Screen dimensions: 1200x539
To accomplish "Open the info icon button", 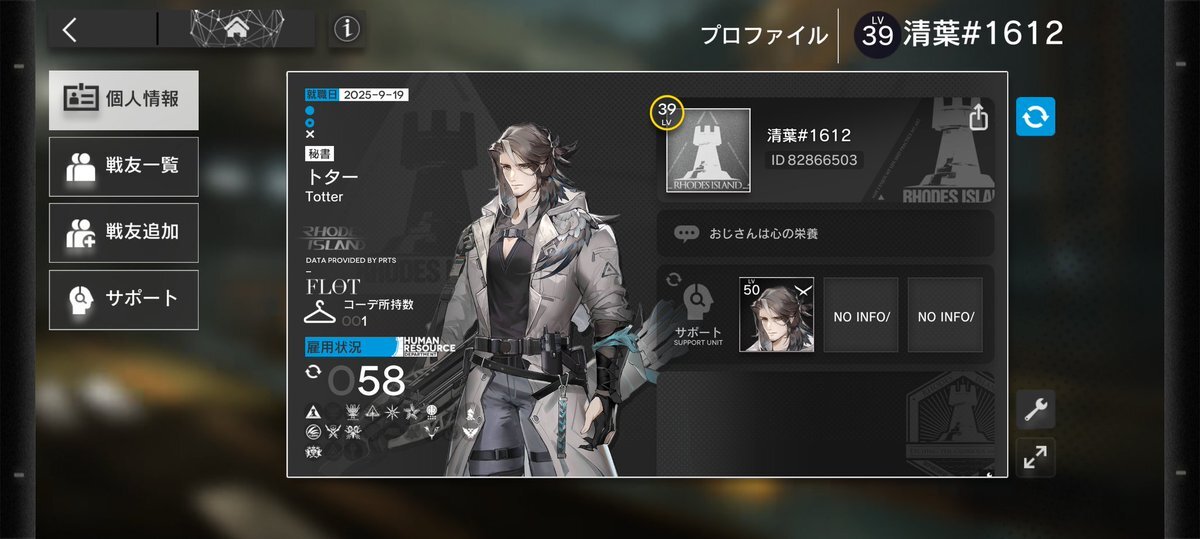I will (x=347, y=30).
